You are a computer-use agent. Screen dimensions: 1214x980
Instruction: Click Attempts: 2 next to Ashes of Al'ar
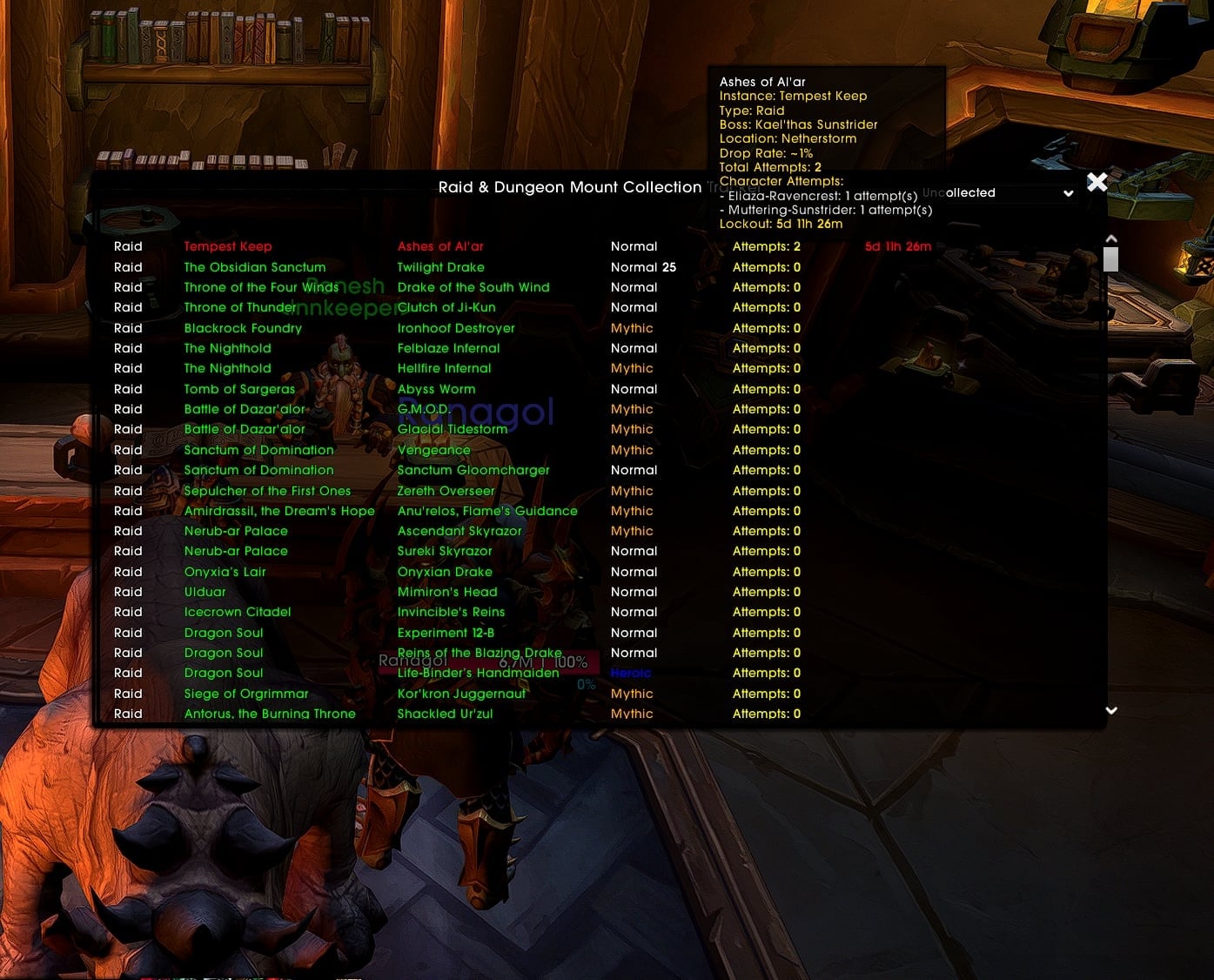765,246
